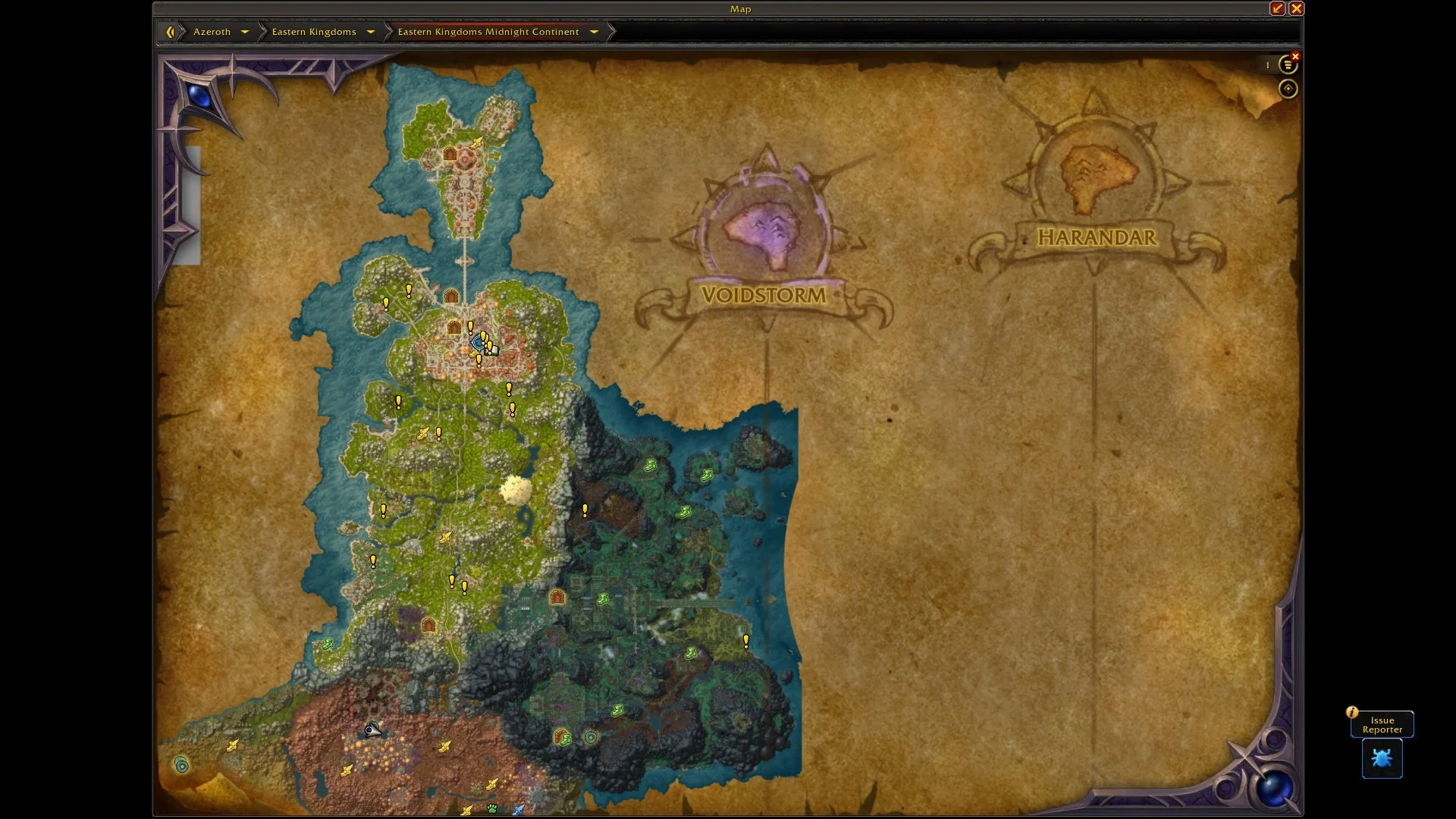
Task: Select the Eastern Kingdoms breadcrumb label
Action: [313, 32]
